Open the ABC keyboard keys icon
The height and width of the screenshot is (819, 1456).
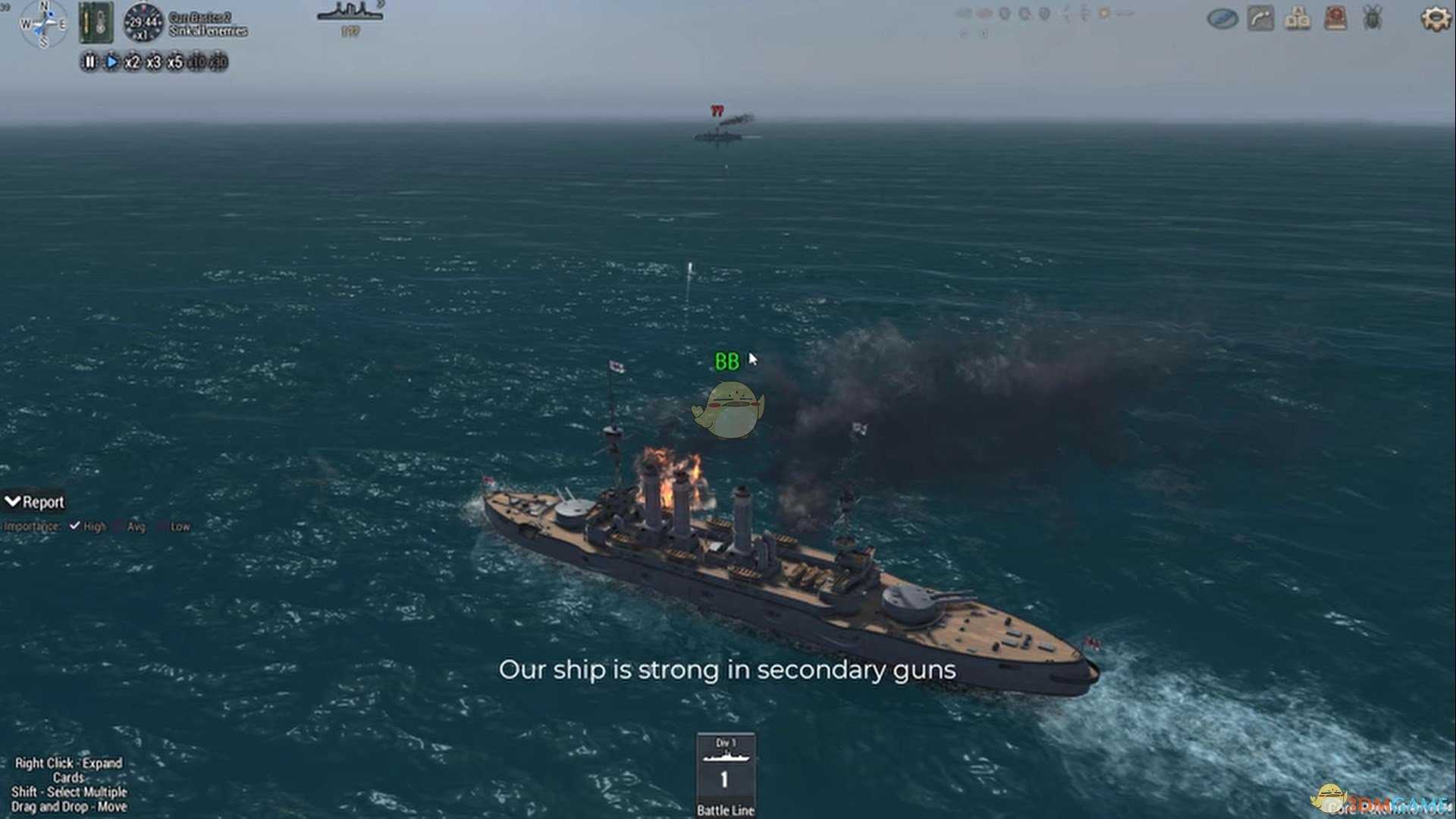point(1298,18)
